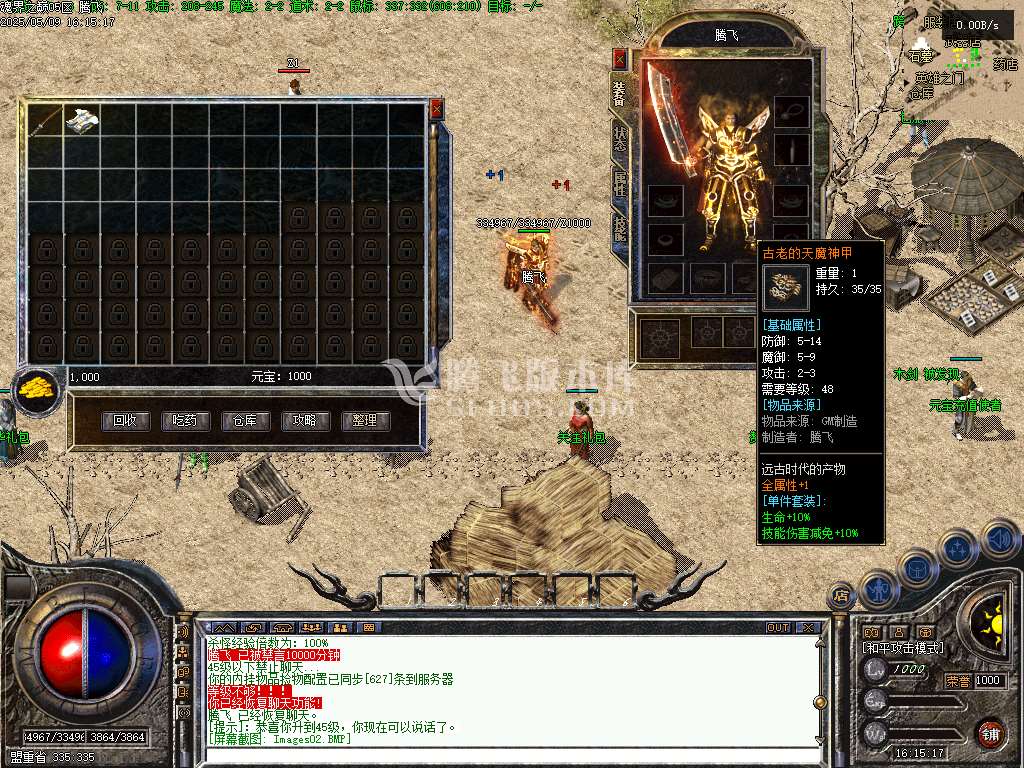Switch to the 技能 skills tab

pos(619,228)
